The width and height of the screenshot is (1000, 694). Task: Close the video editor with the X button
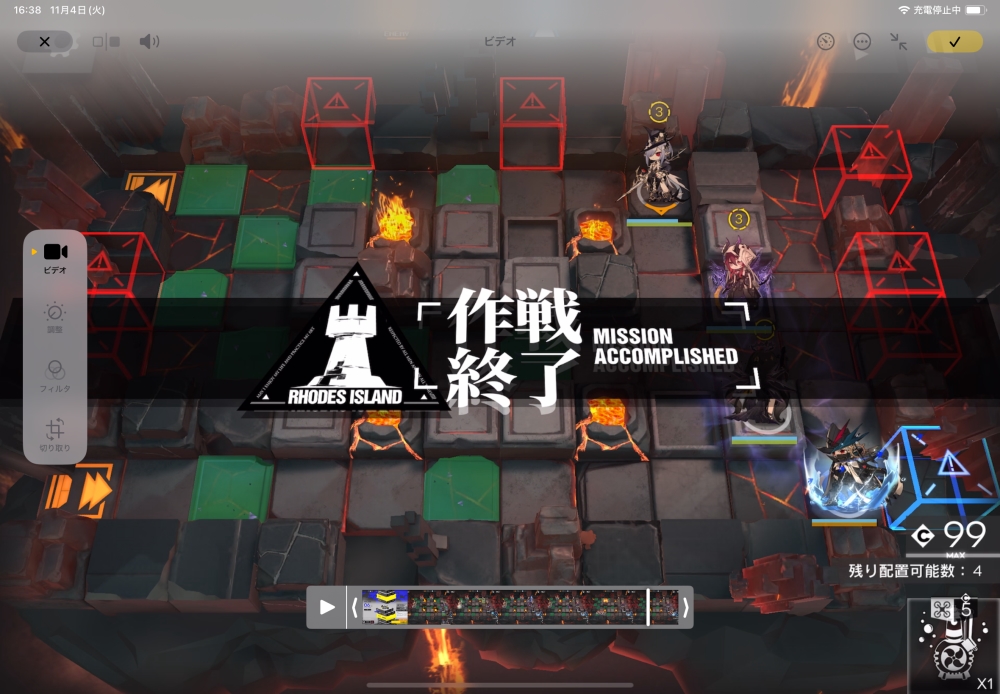coord(44,42)
